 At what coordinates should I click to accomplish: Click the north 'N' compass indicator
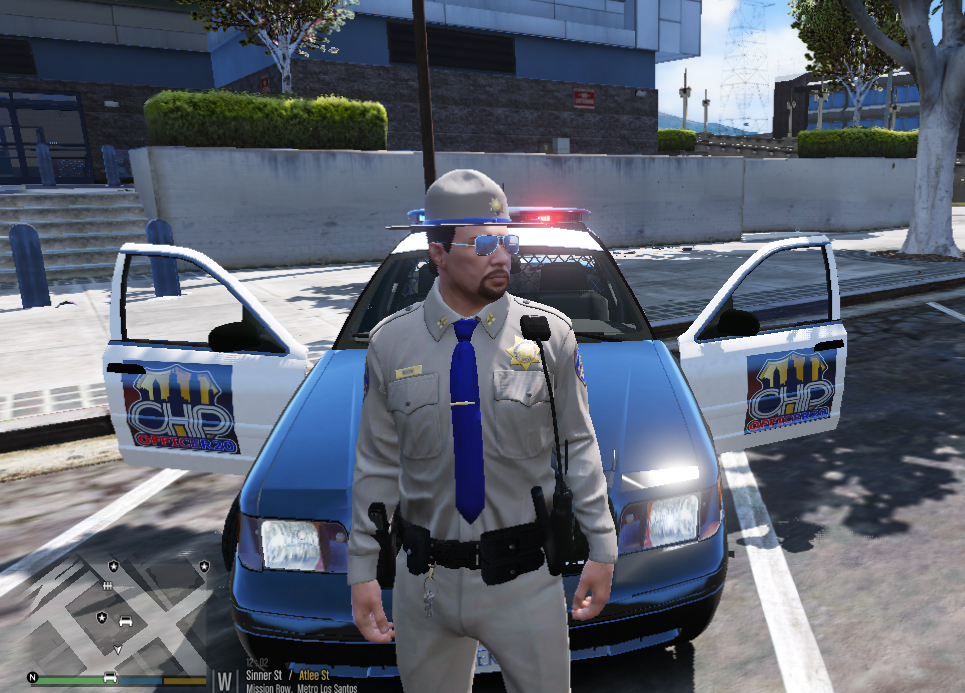coord(33,677)
